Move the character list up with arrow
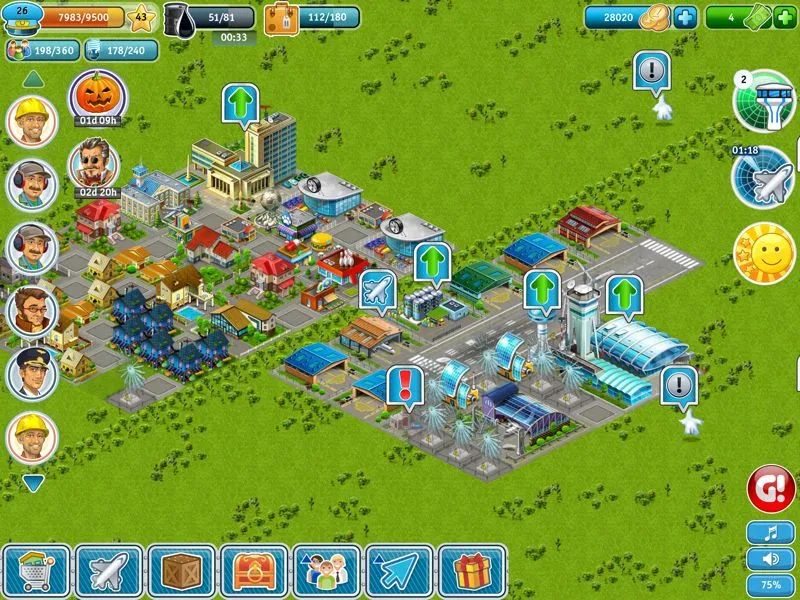Image resolution: width=800 pixels, height=600 pixels. pyautogui.click(x=33, y=78)
